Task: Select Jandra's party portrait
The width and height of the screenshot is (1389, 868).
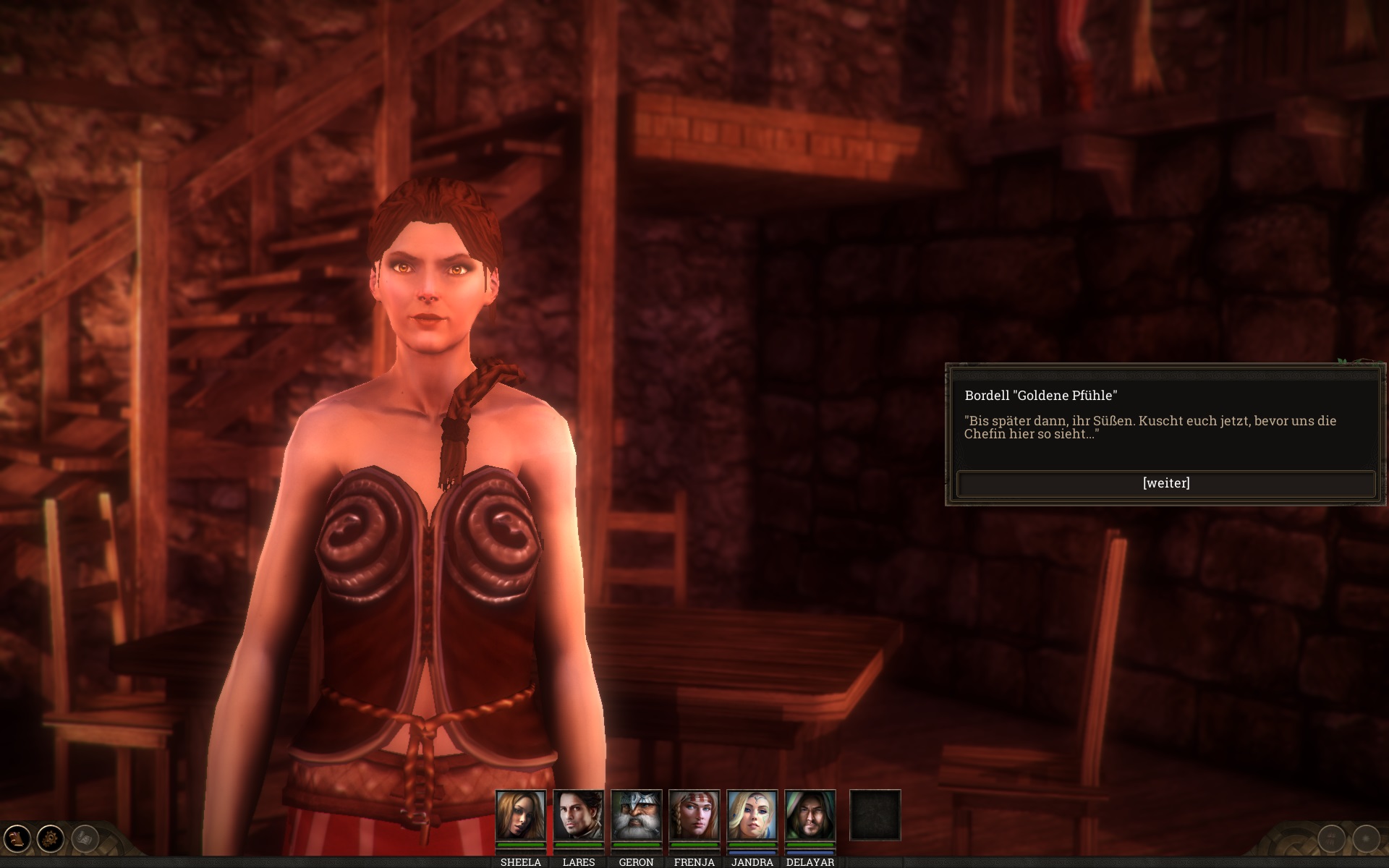Action: [x=752, y=815]
